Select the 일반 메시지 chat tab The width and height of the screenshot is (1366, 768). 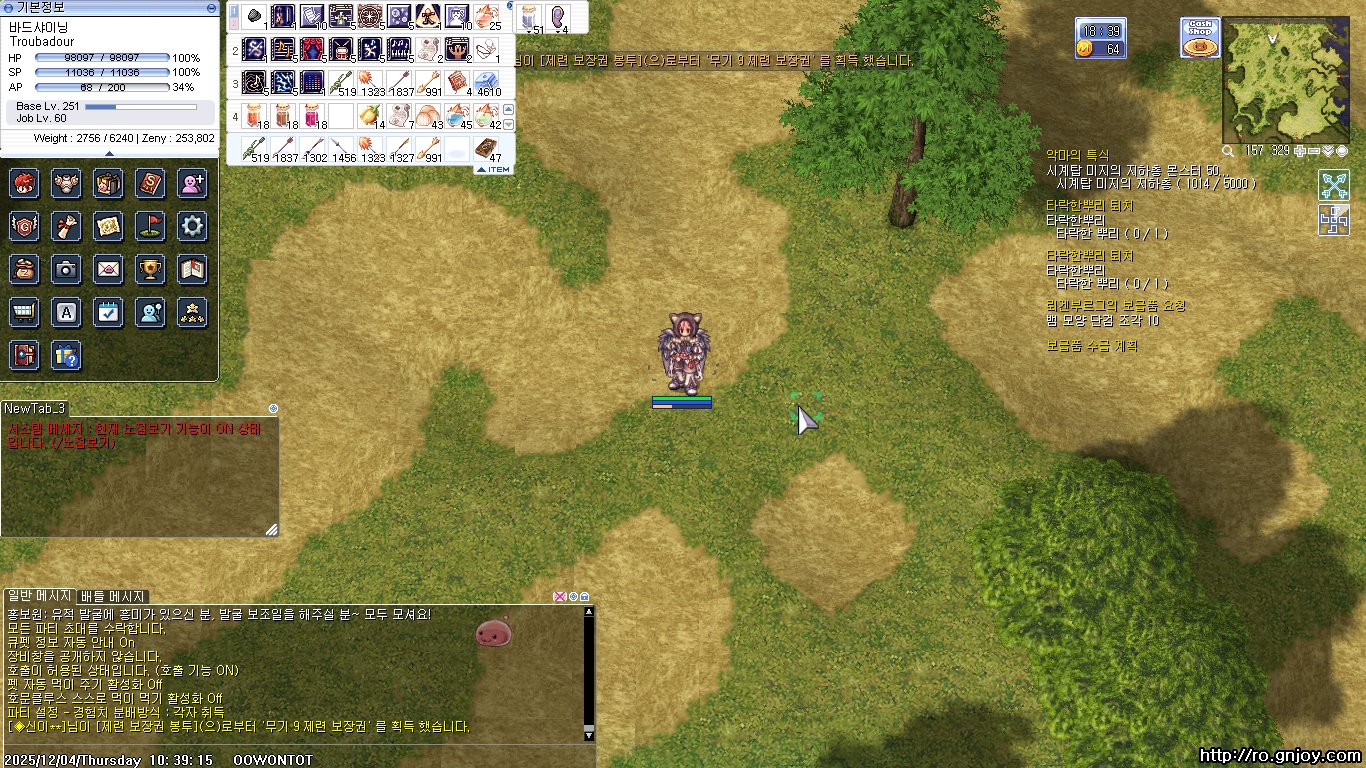pos(39,596)
